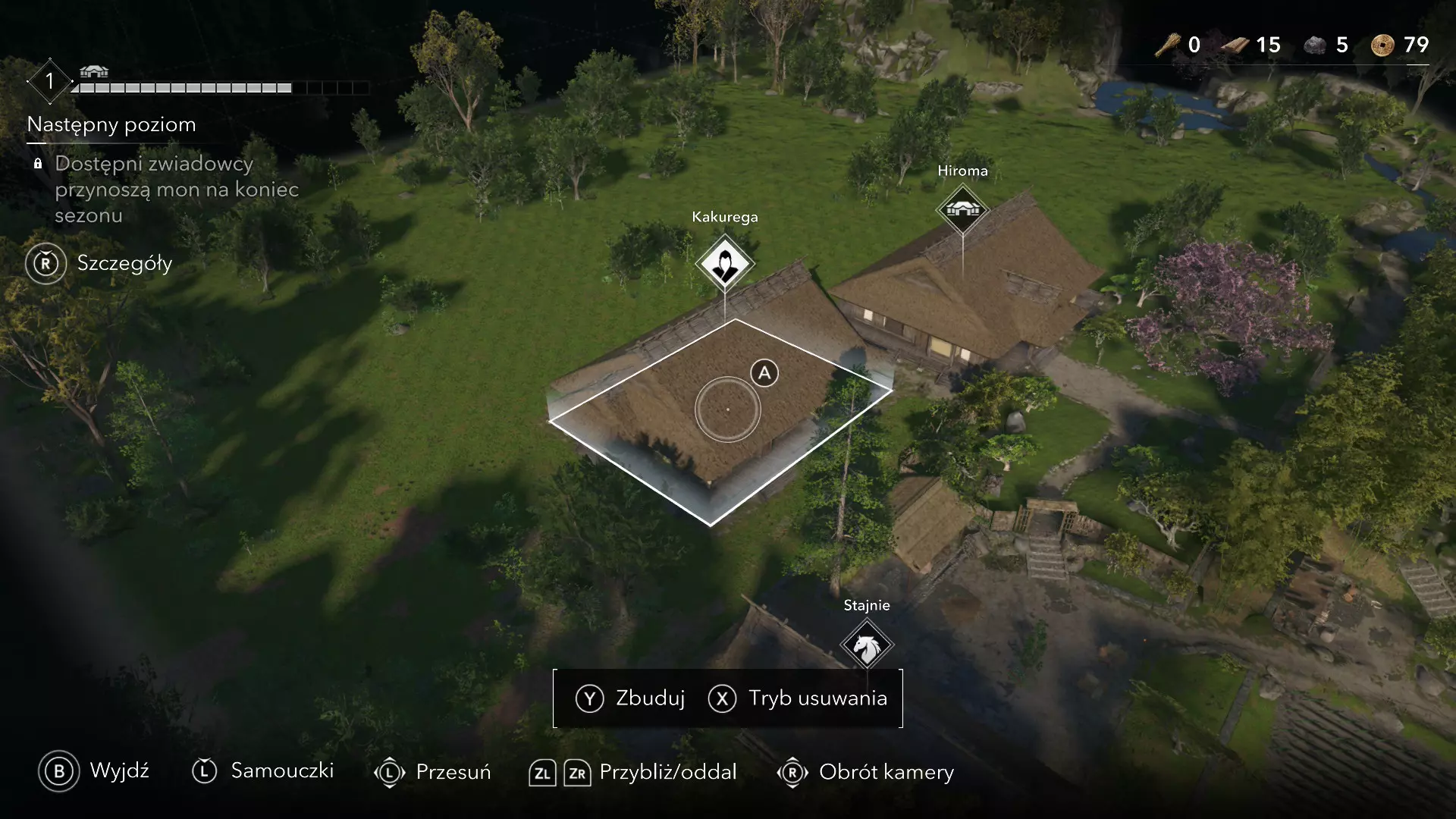Open Samouczki tutorials

[263, 771]
